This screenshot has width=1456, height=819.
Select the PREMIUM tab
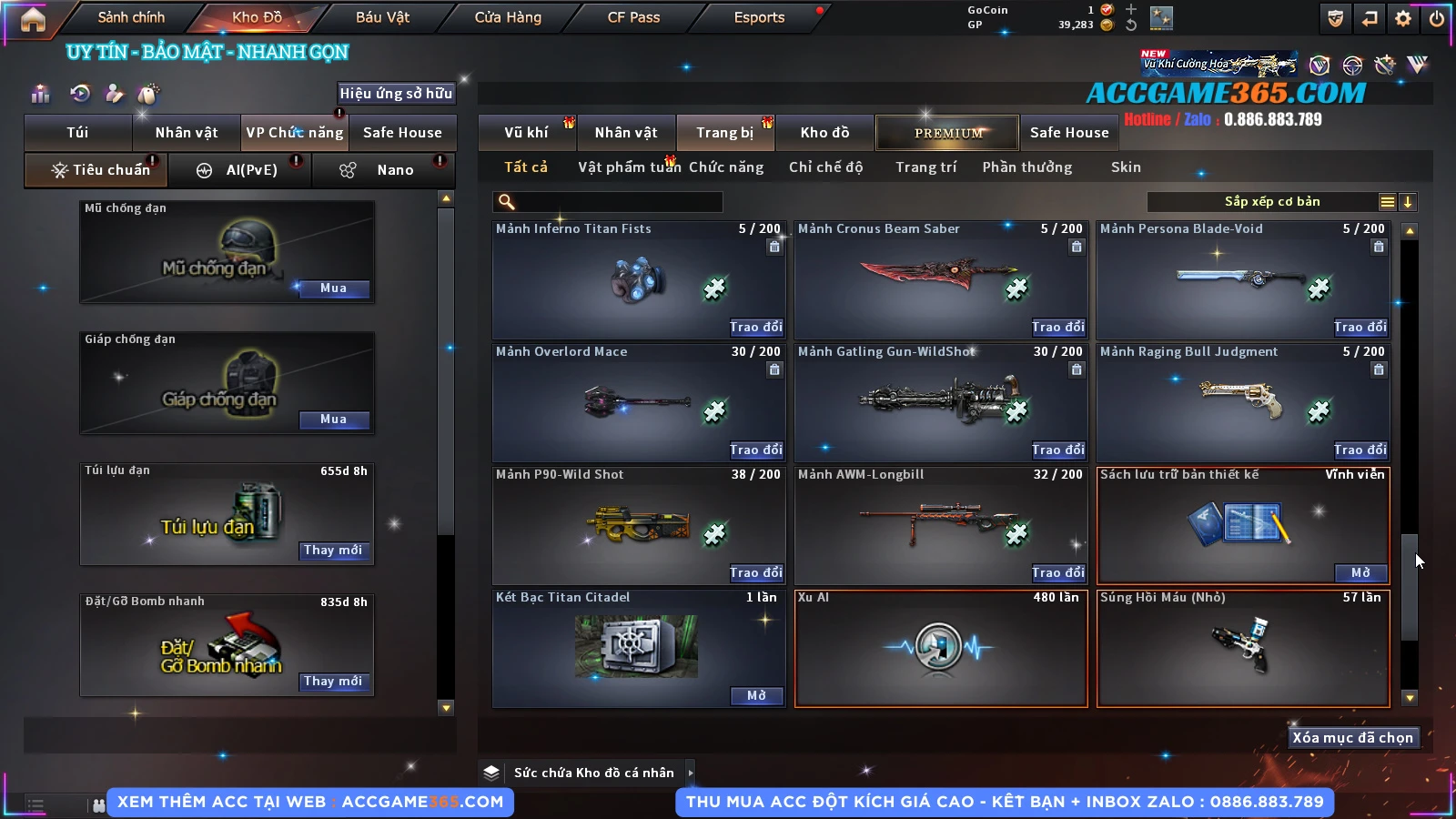pos(947,133)
